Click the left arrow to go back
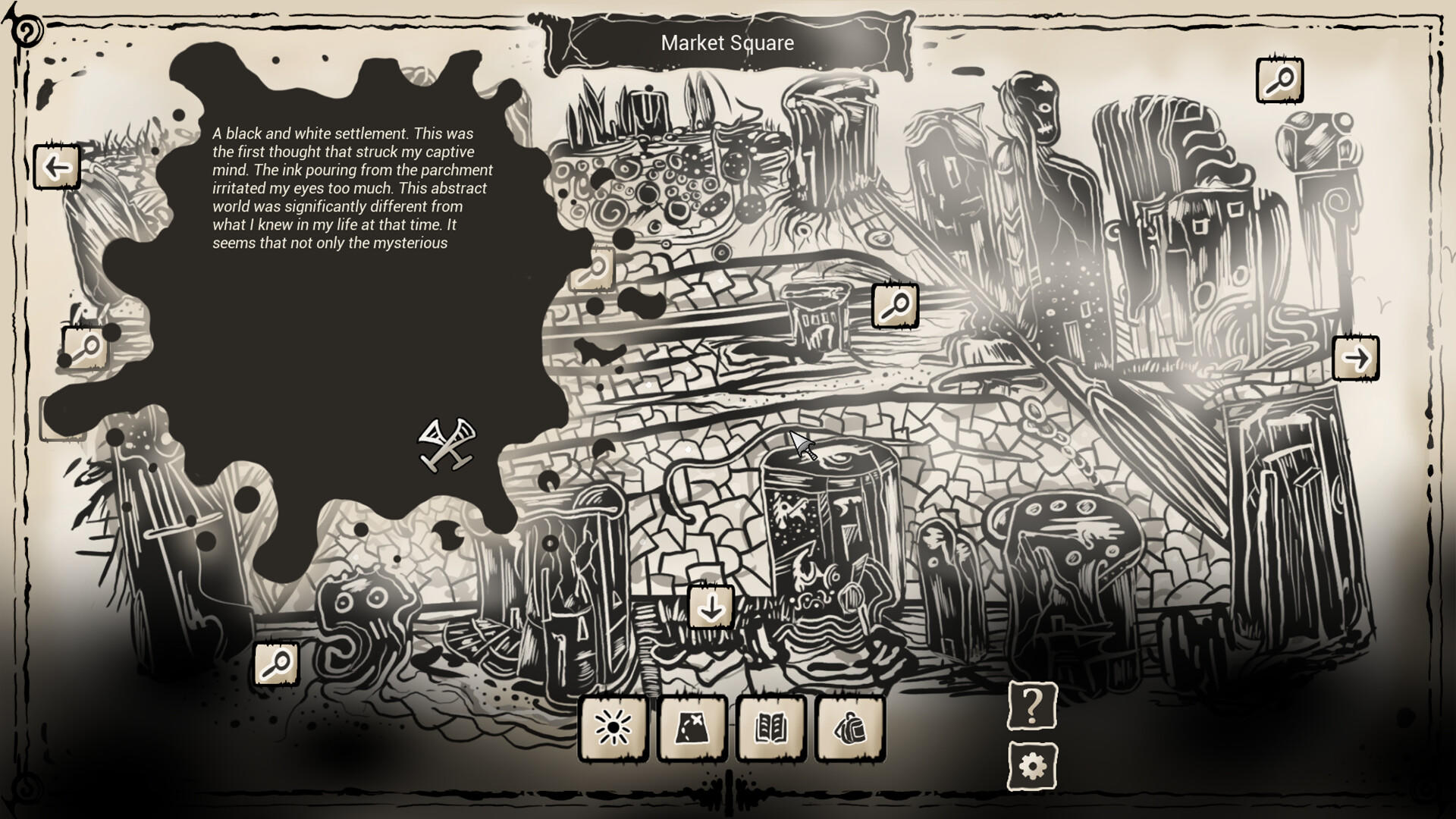The width and height of the screenshot is (1456, 819). (57, 166)
